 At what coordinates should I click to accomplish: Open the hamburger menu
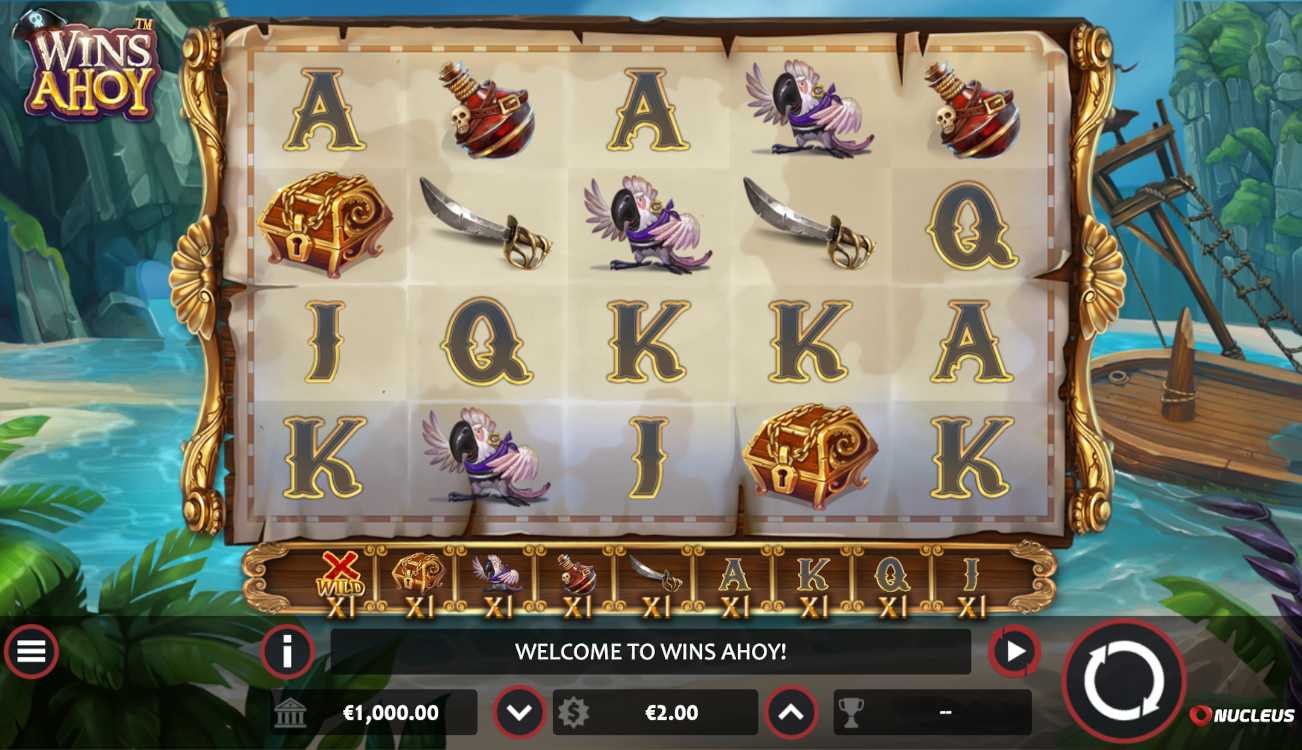click(31, 652)
